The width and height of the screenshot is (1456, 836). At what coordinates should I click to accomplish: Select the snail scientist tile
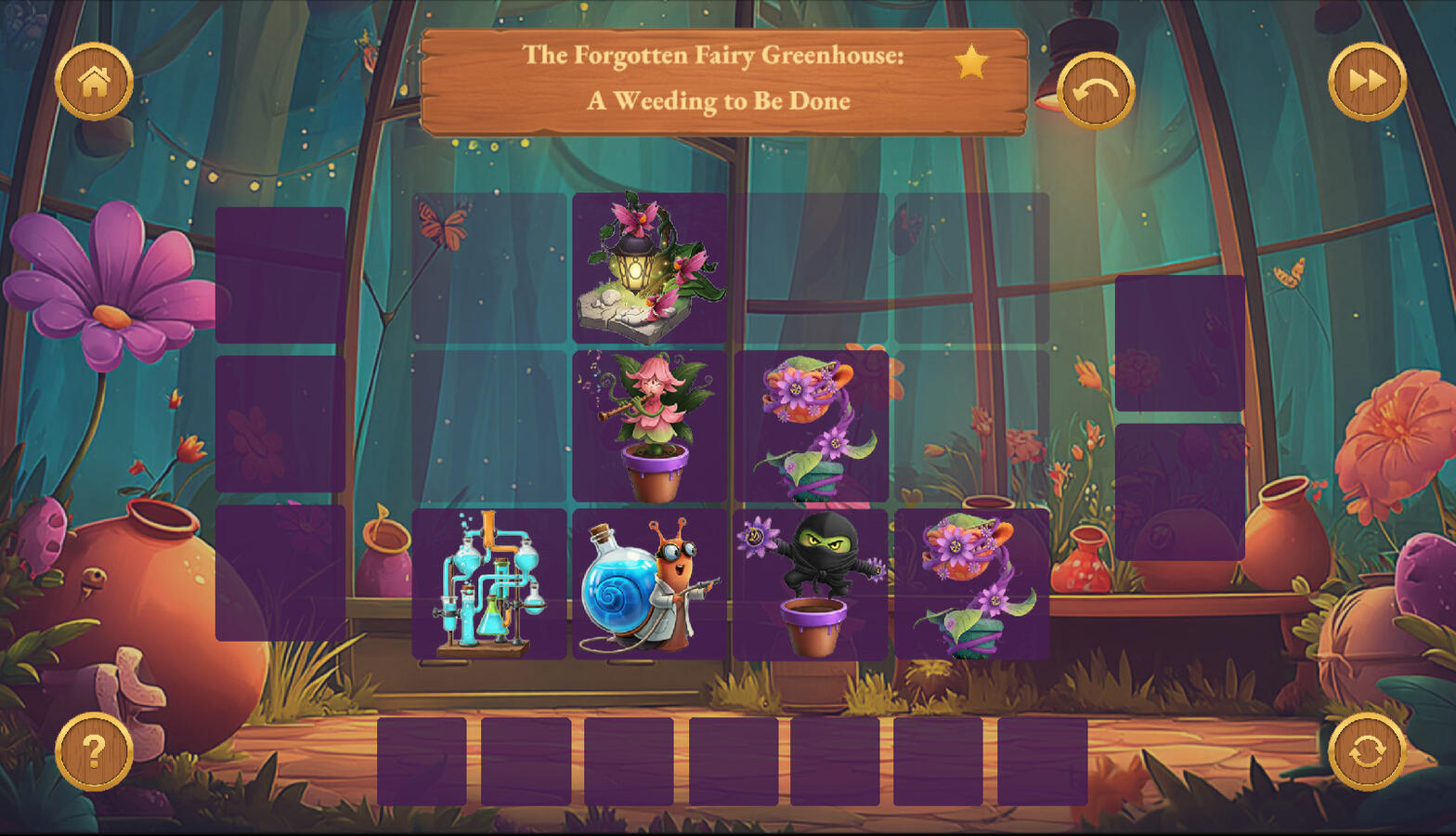649,584
